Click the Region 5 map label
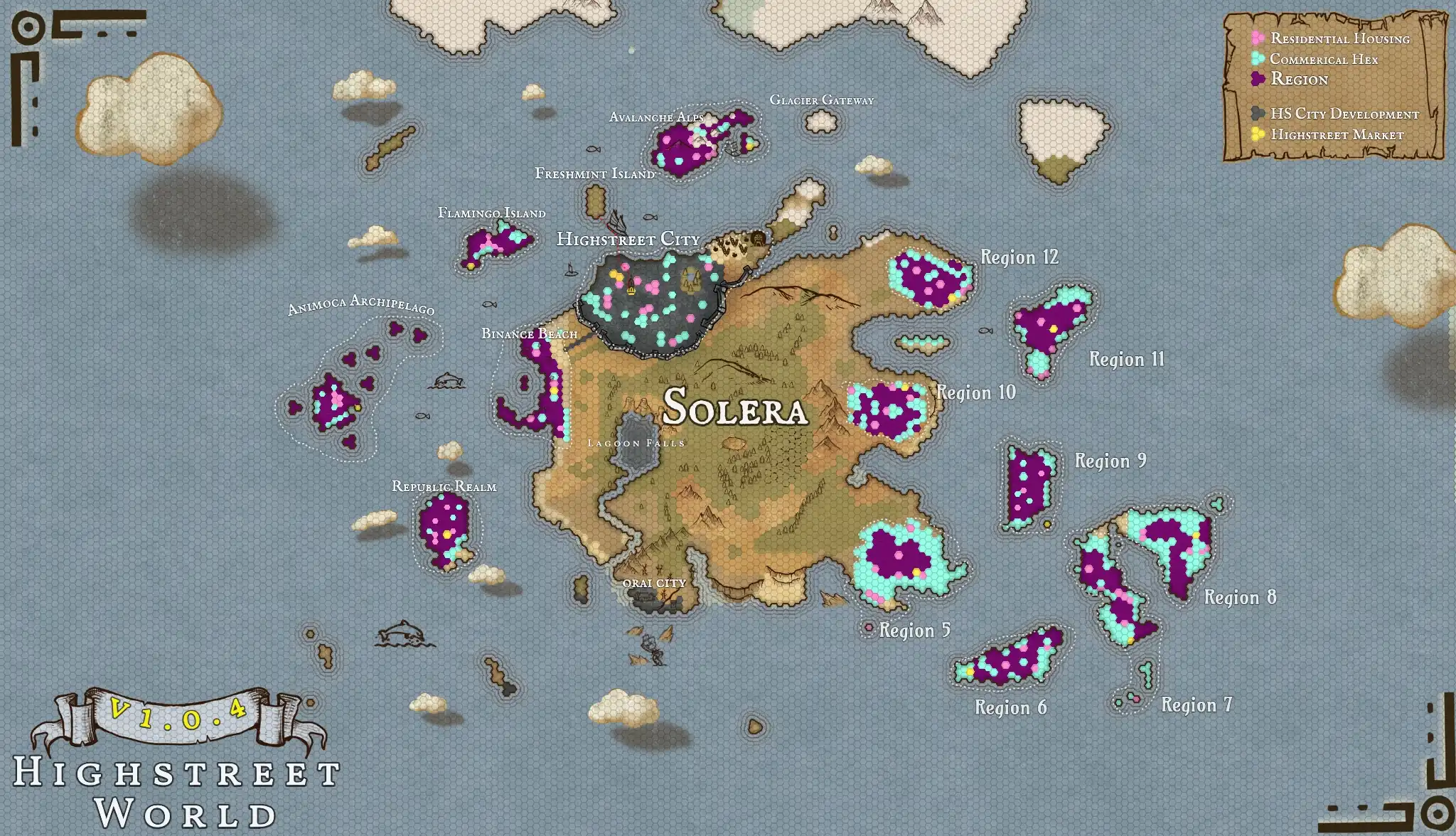 [x=914, y=631]
